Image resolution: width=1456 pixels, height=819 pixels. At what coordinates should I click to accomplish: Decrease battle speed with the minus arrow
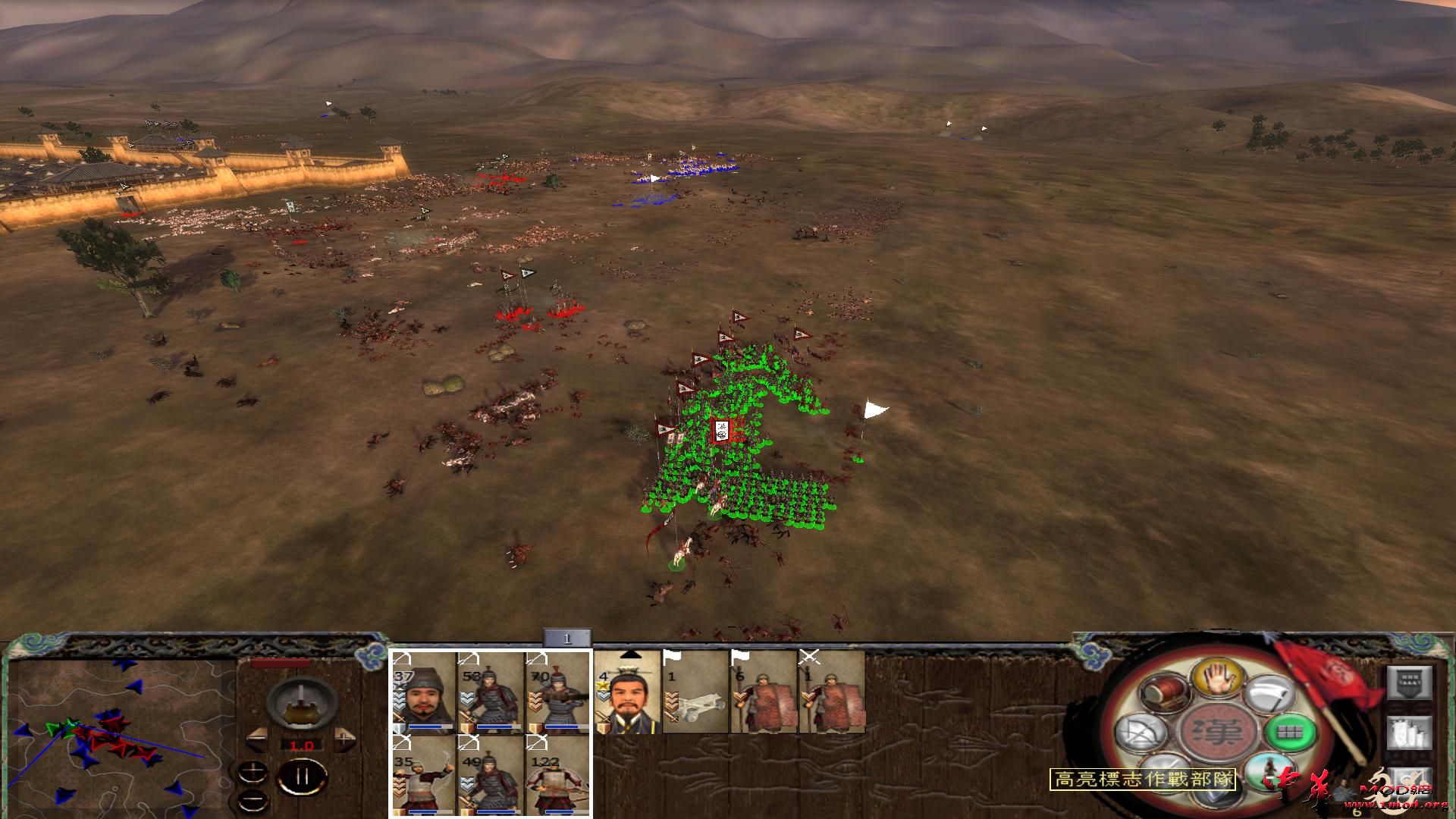tap(257, 739)
